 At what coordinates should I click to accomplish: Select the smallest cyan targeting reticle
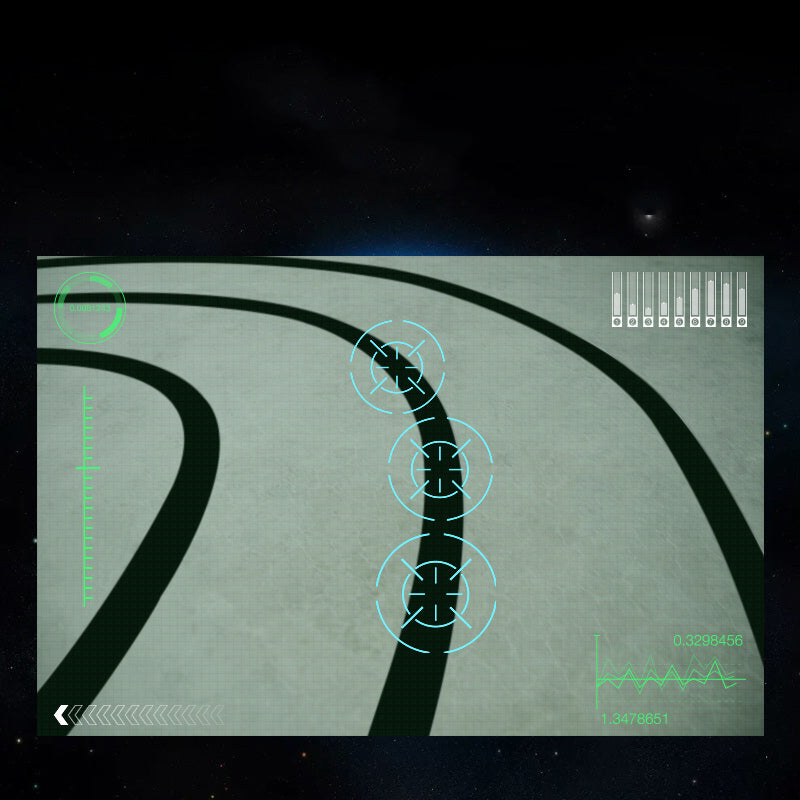[x=398, y=366]
